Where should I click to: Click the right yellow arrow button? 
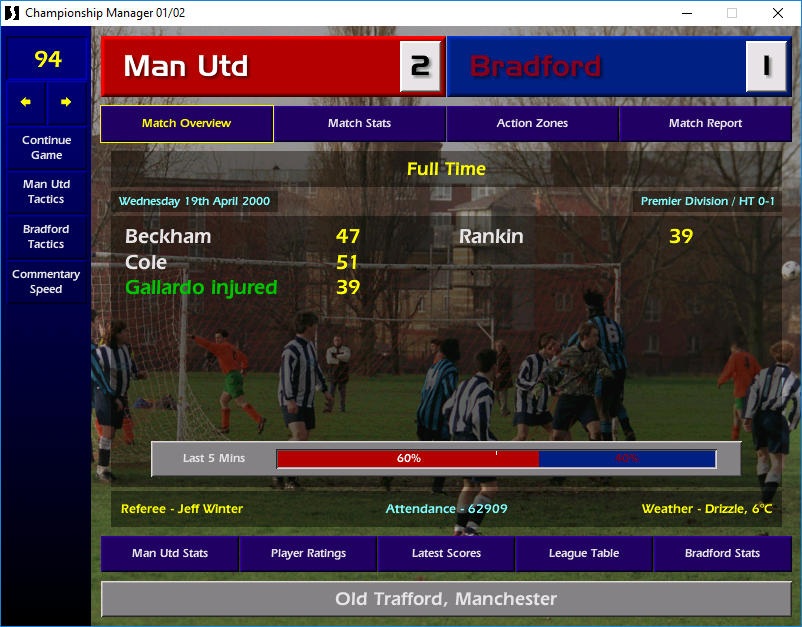point(66,102)
